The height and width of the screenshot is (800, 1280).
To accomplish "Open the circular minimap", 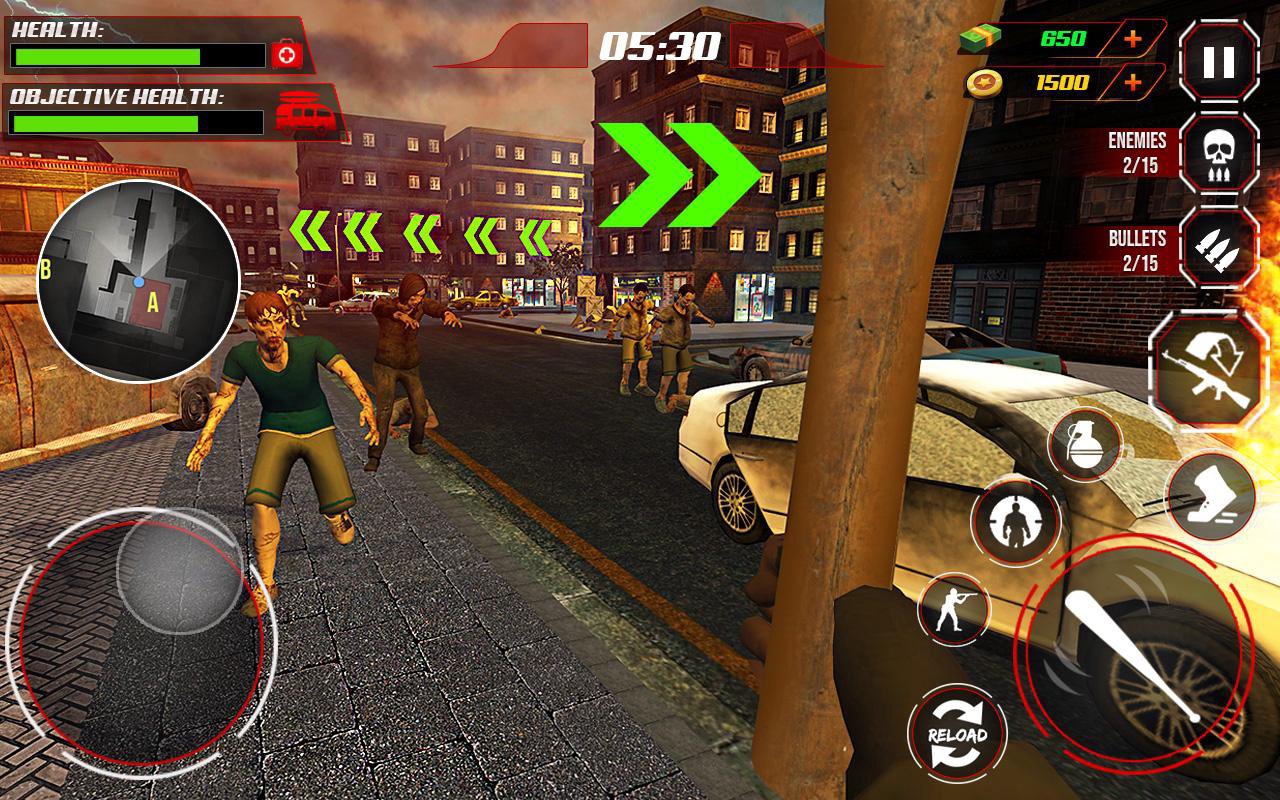I will 139,281.
